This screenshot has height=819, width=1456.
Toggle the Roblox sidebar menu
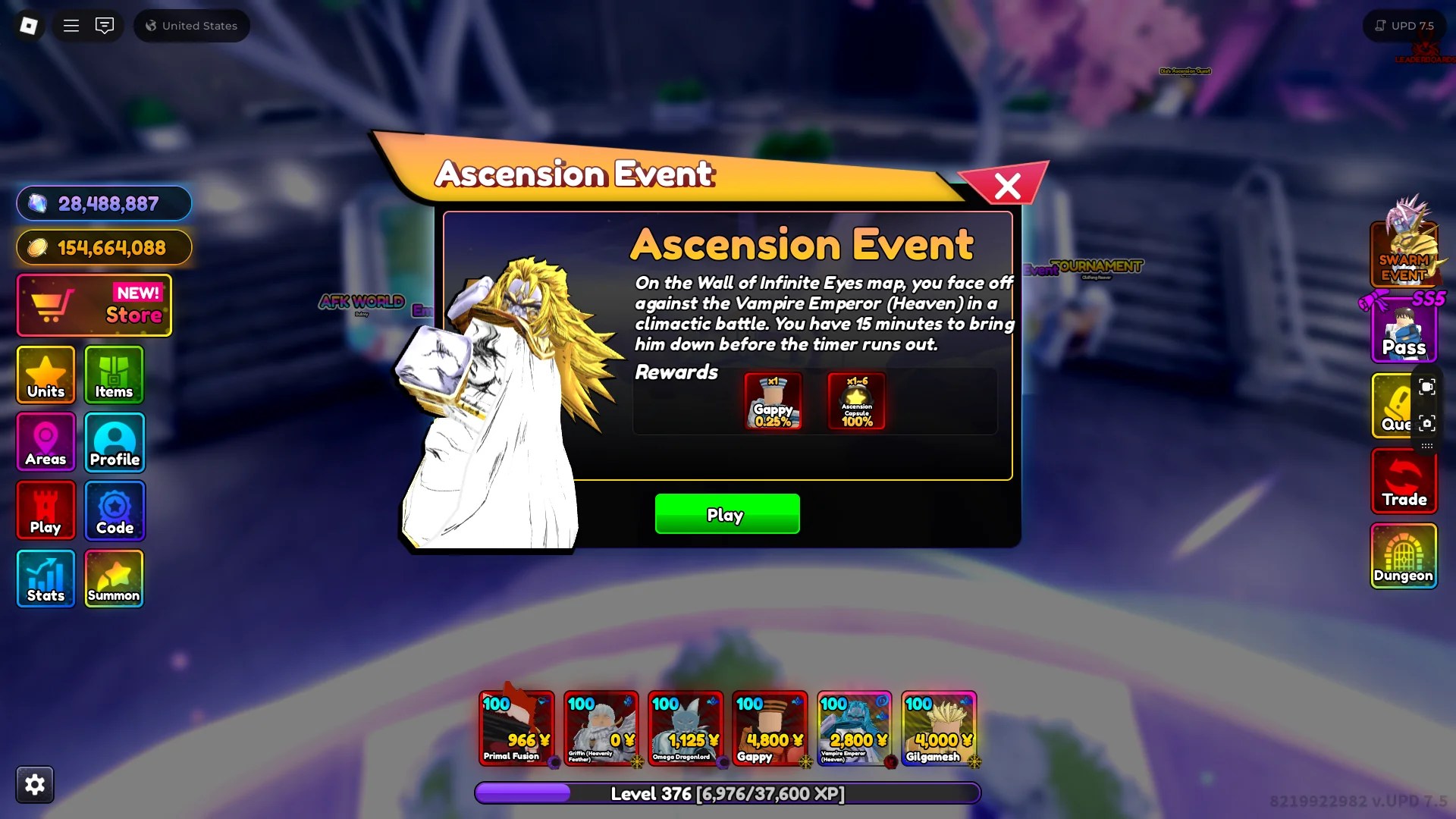tap(71, 25)
